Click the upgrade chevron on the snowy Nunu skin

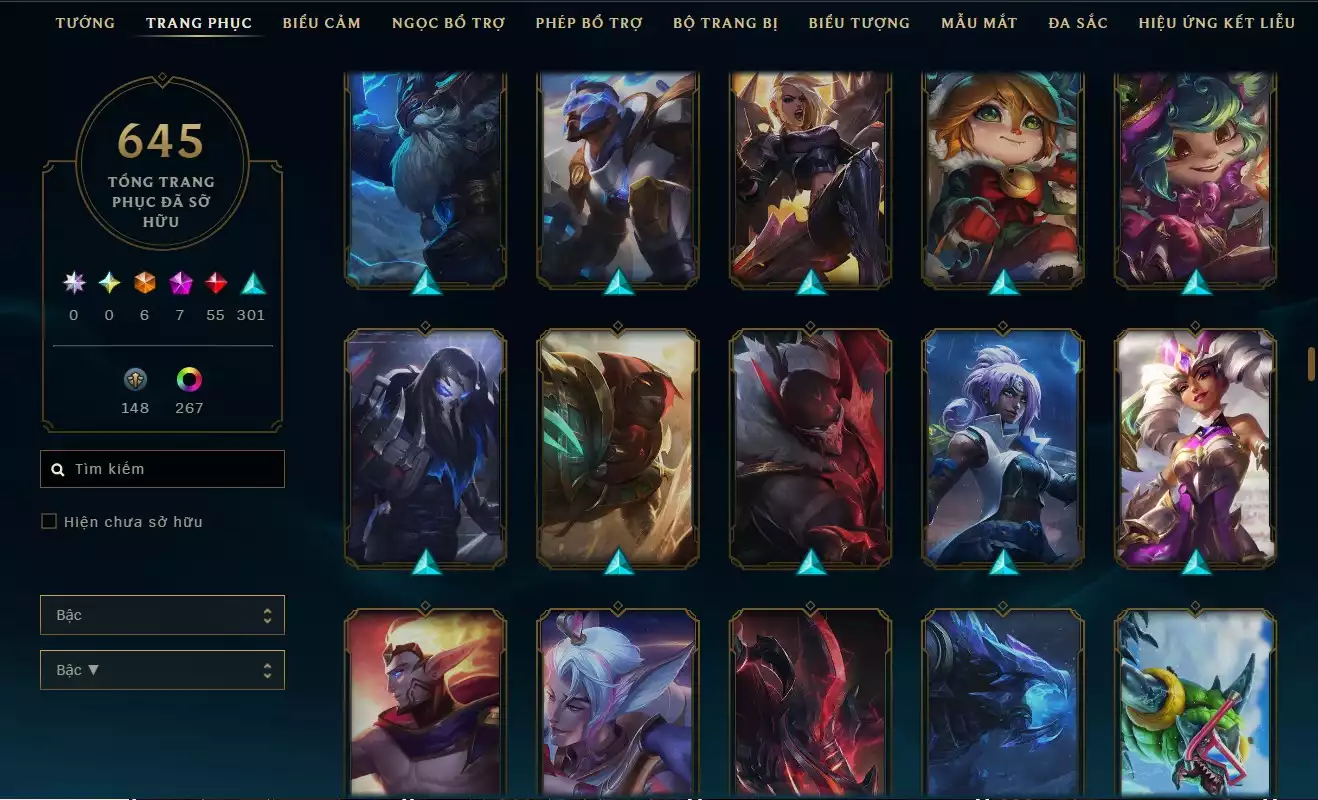pos(426,285)
